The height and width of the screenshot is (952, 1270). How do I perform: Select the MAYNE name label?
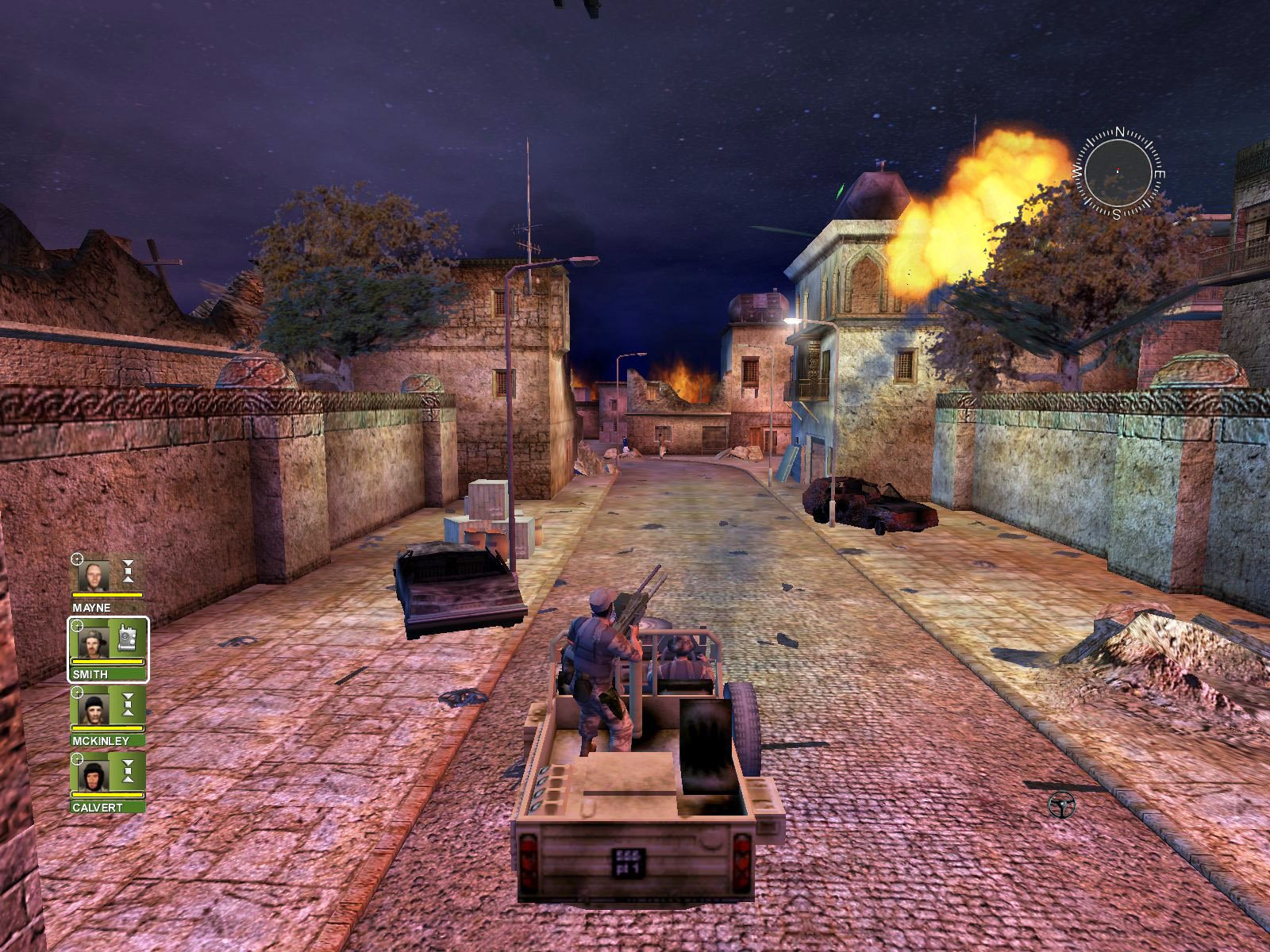pyautogui.click(x=91, y=606)
